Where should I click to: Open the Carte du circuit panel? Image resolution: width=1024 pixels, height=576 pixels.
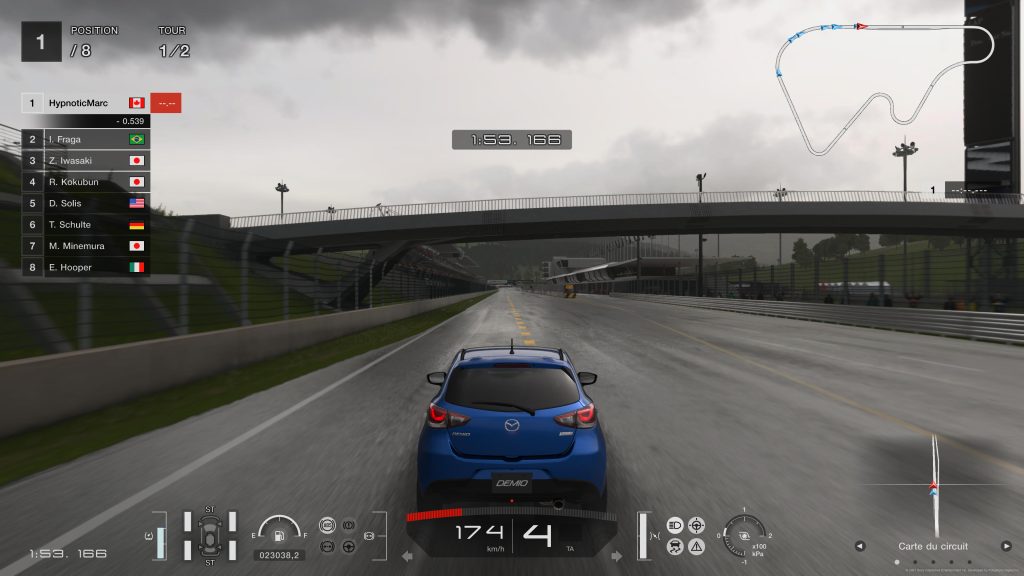pos(932,546)
